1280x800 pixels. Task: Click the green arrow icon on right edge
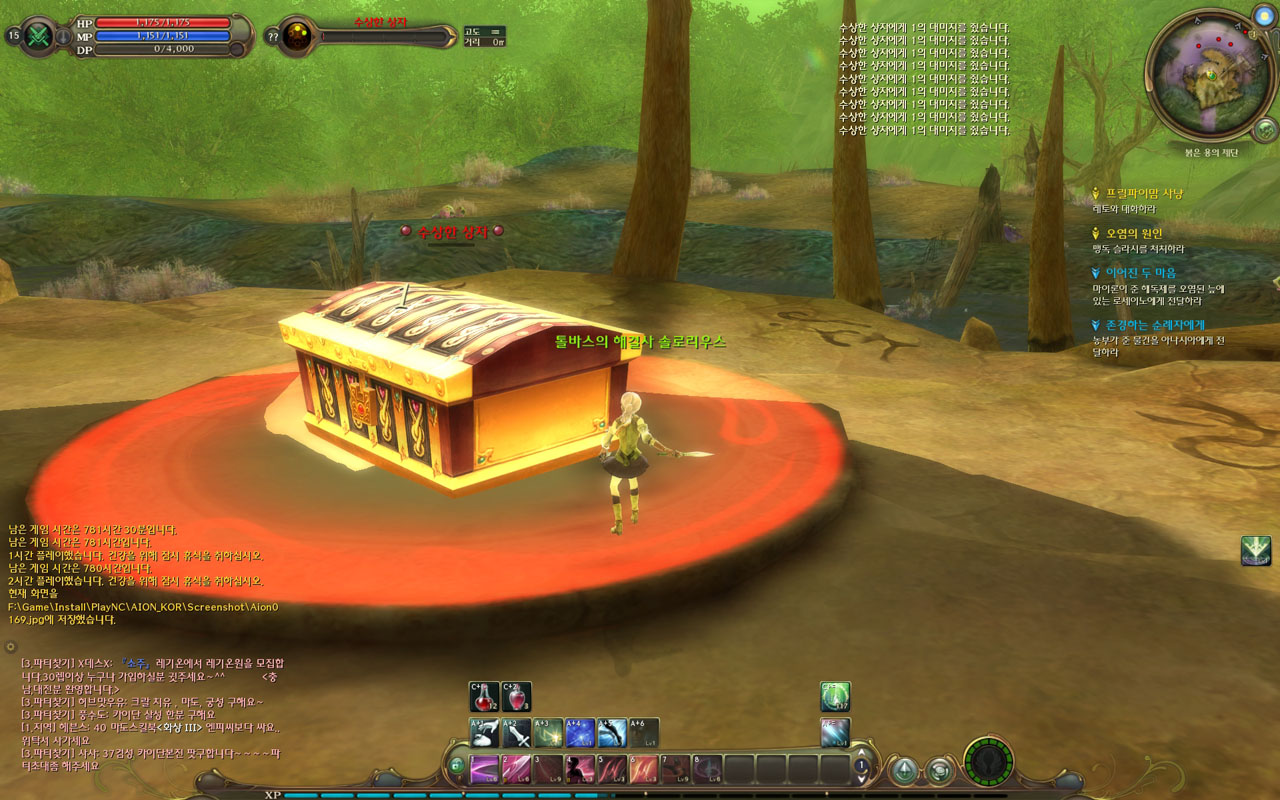point(1255,550)
